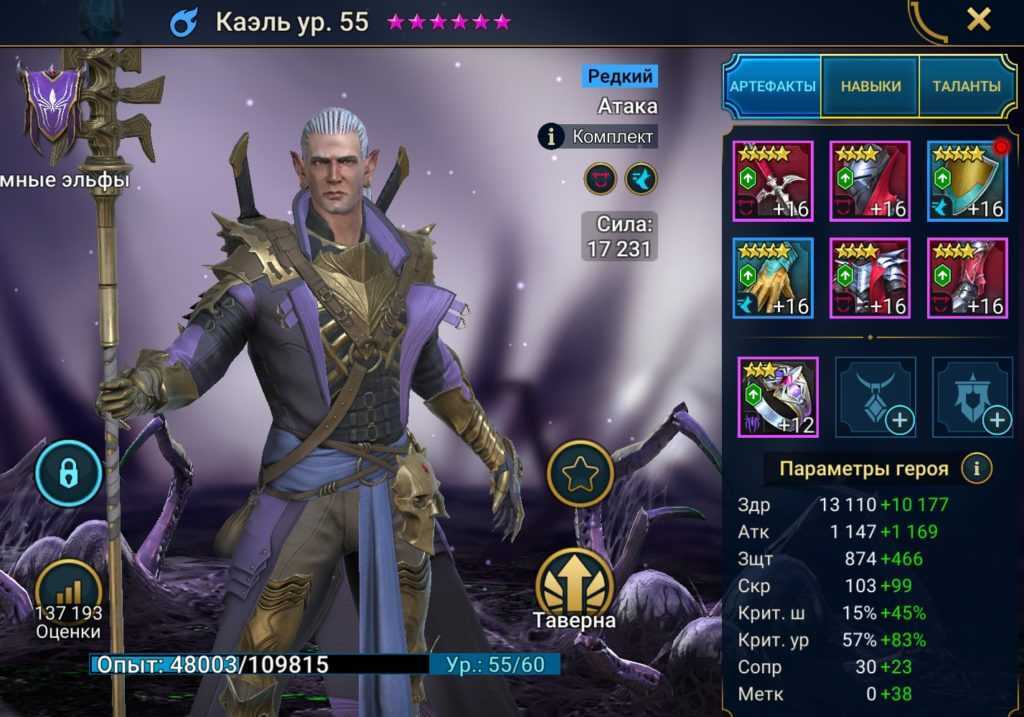Add an amulet to the empty slot
The width and height of the screenshot is (1024, 717).
click(x=875, y=397)
